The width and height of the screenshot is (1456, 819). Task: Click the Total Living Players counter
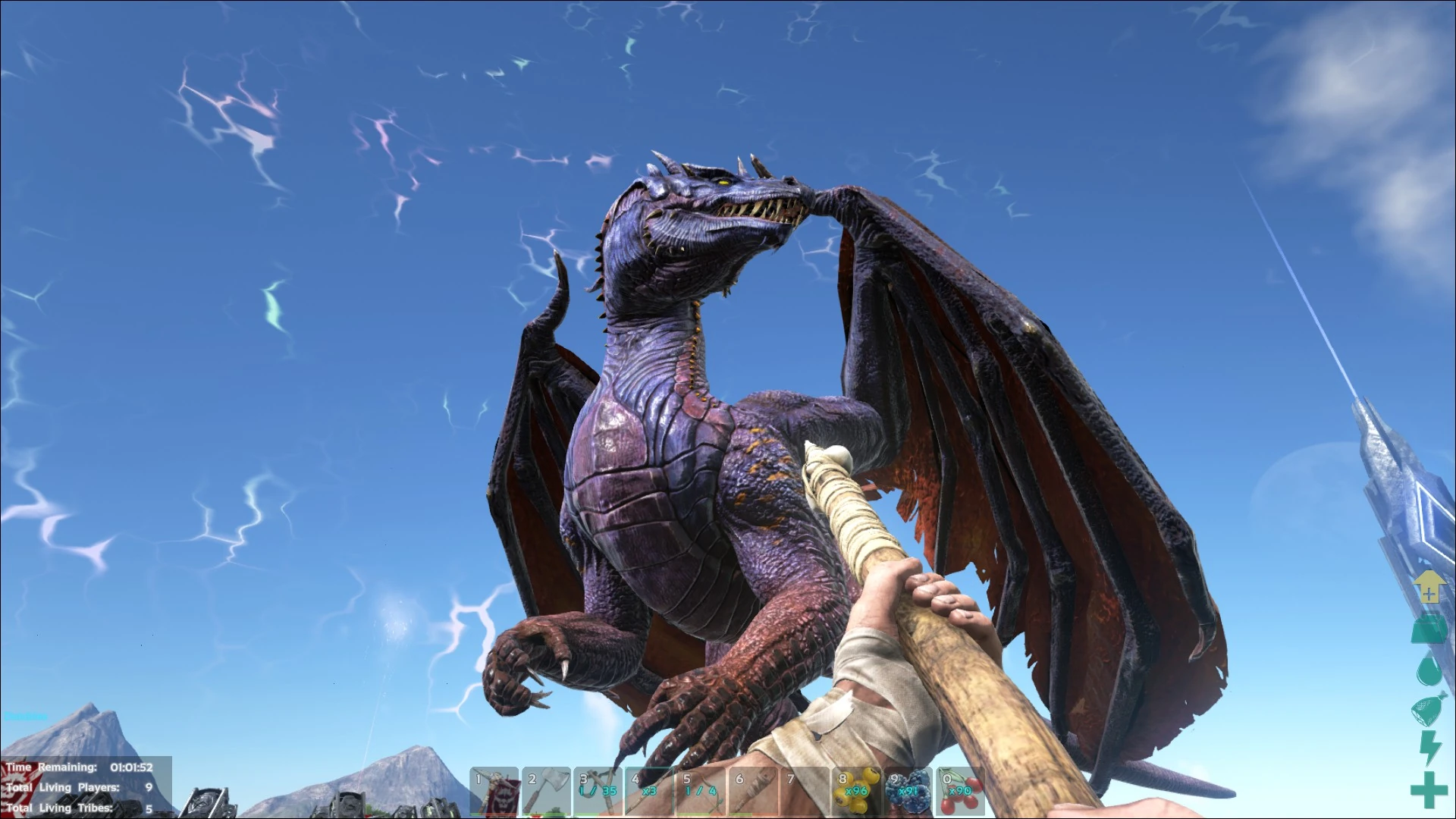coord(83,788)
